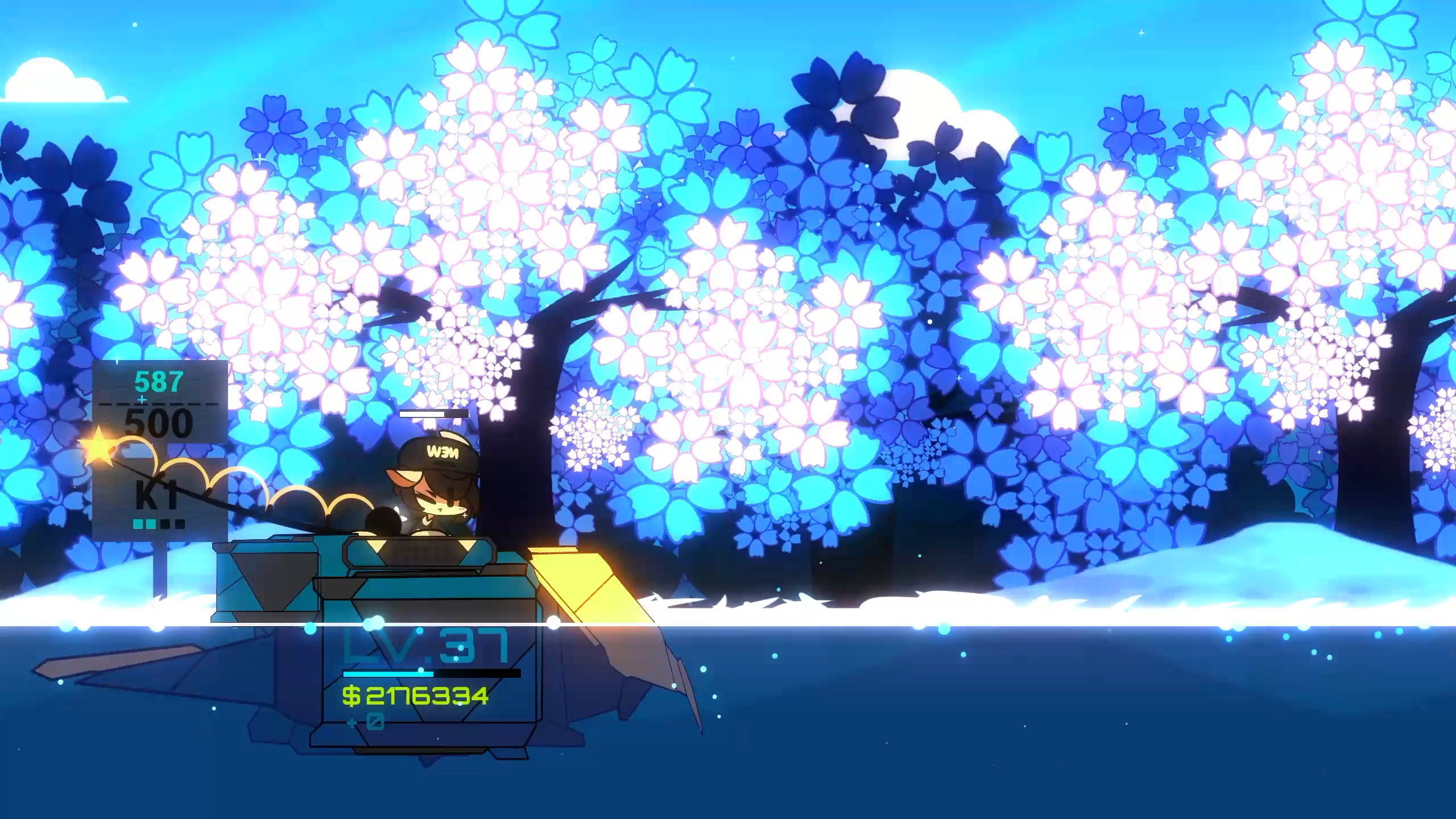Select the K1 label on the wooden sign

pos(155,494)
